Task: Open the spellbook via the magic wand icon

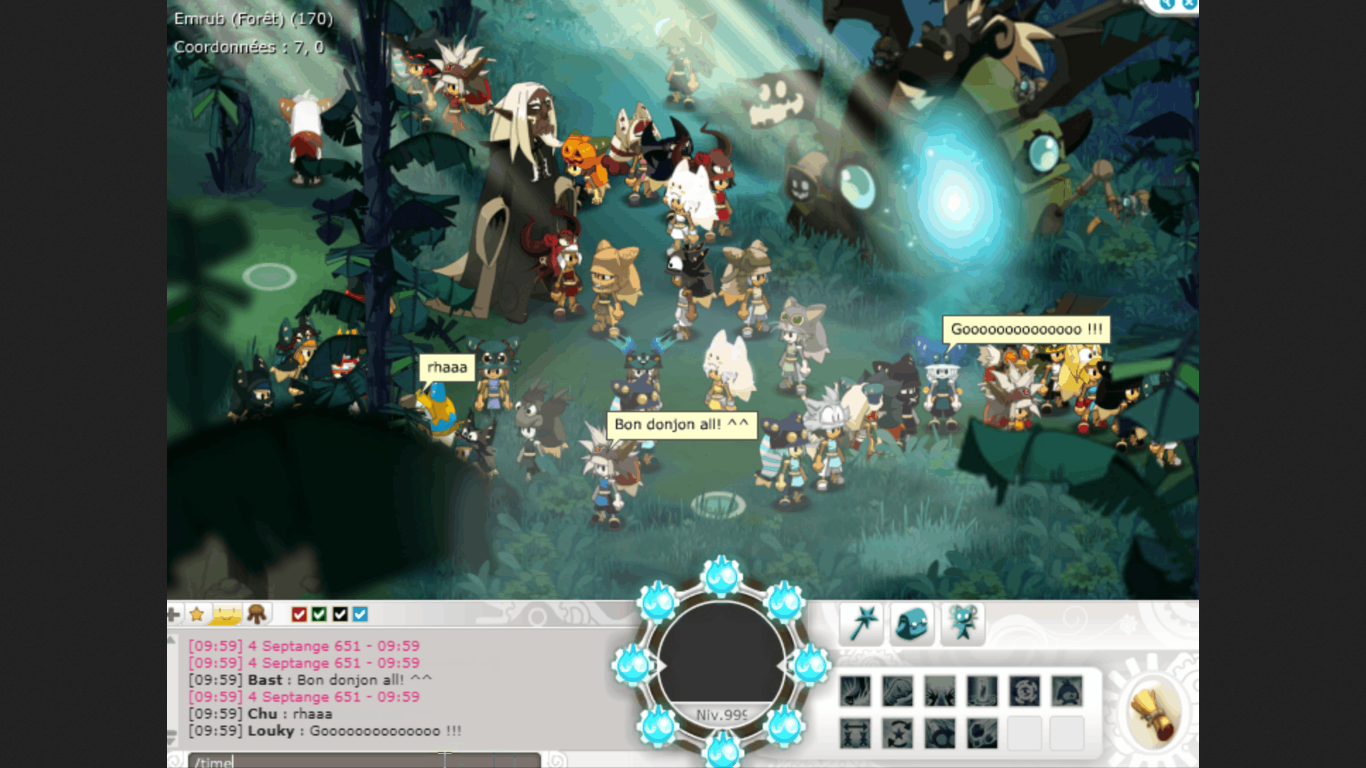Action: click(x=861, y=623)
